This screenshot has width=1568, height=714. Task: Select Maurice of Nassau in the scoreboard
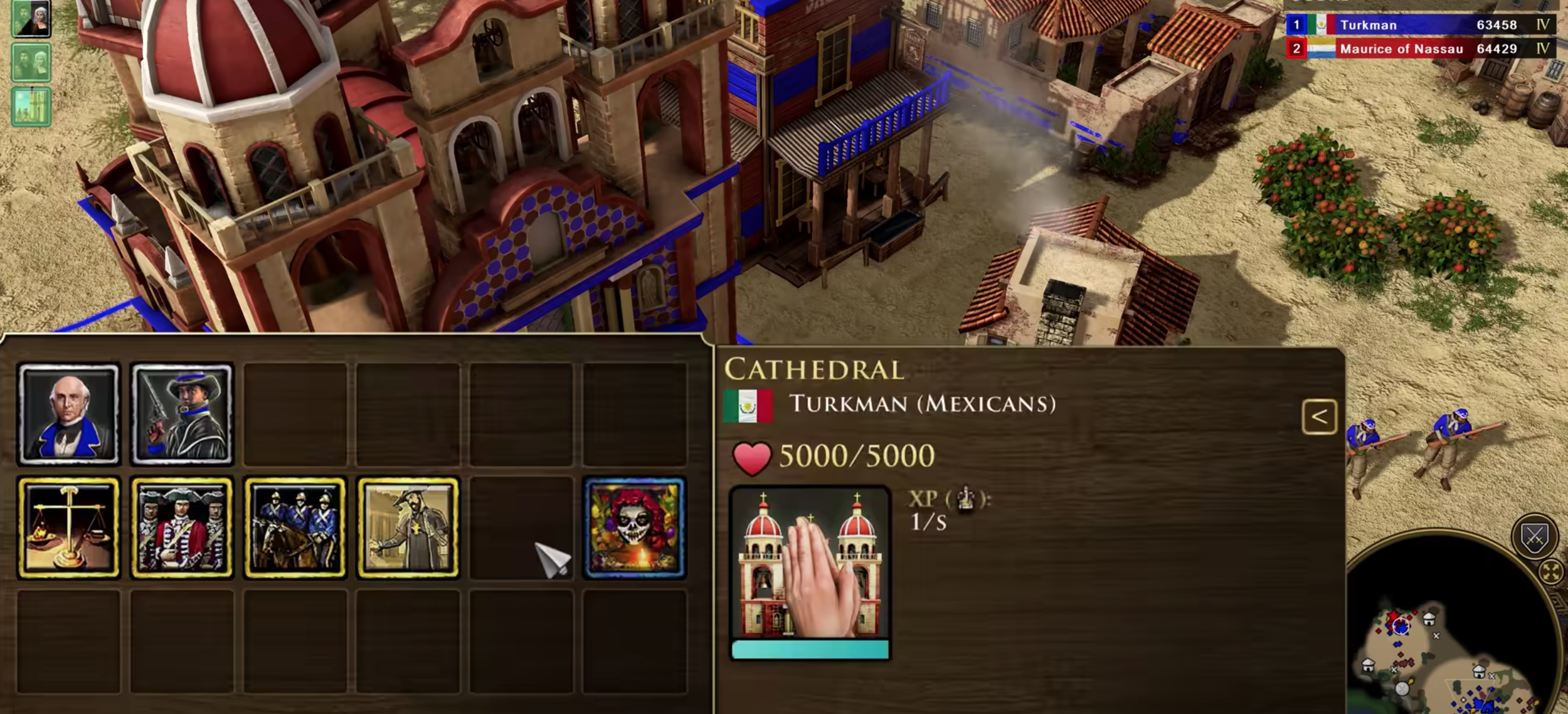click(1418, 49)
